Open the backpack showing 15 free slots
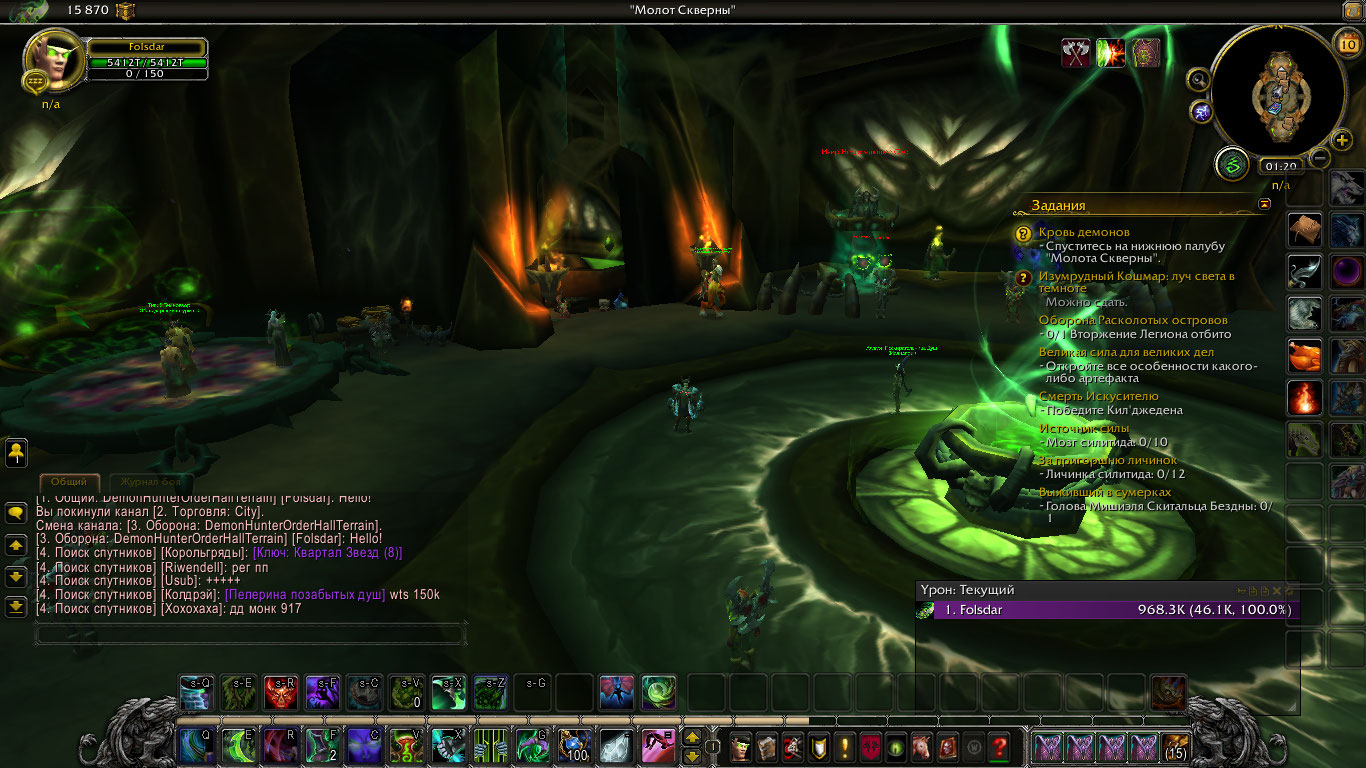This screenshot has height=768, width=1366. pyautogui.click(x=1174, y=746)
